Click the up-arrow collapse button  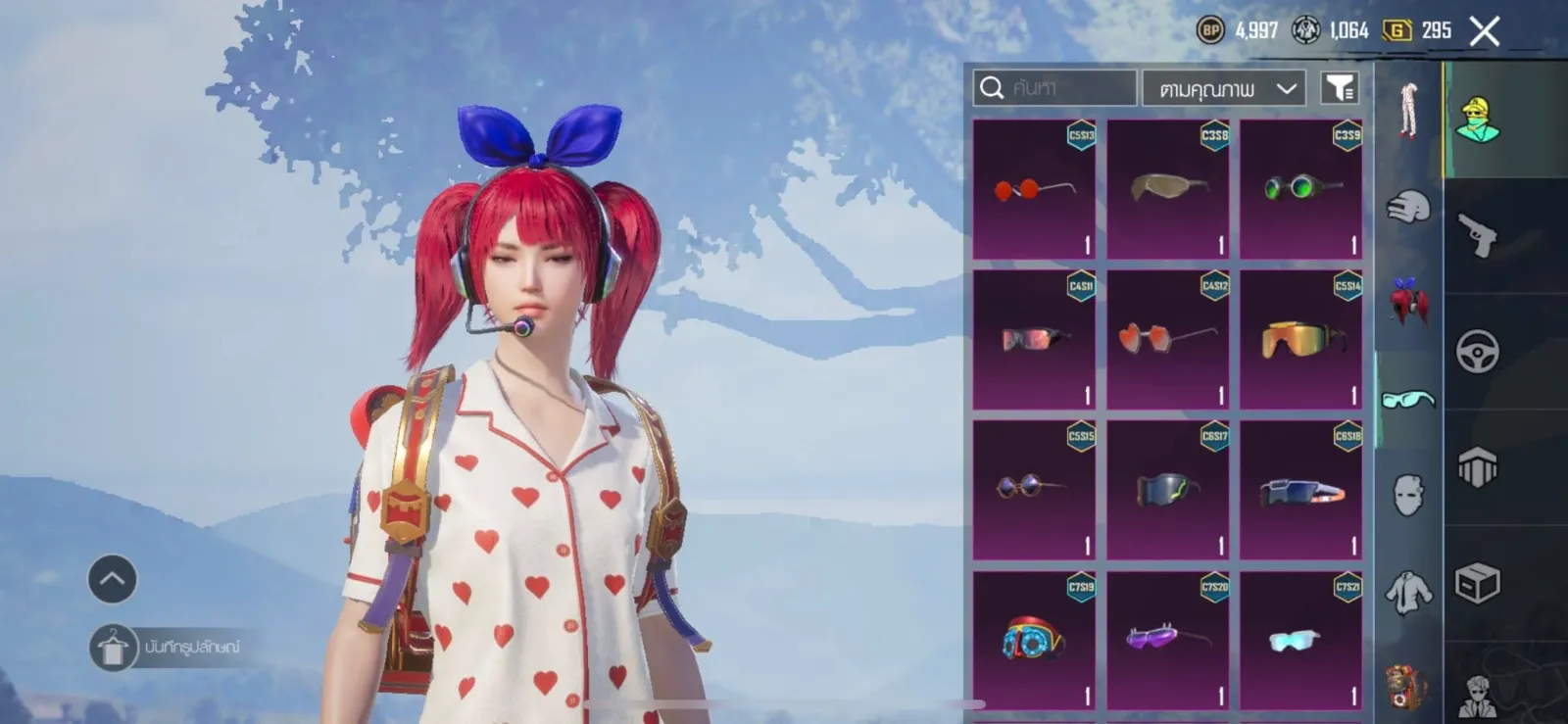tap(113, 579)
